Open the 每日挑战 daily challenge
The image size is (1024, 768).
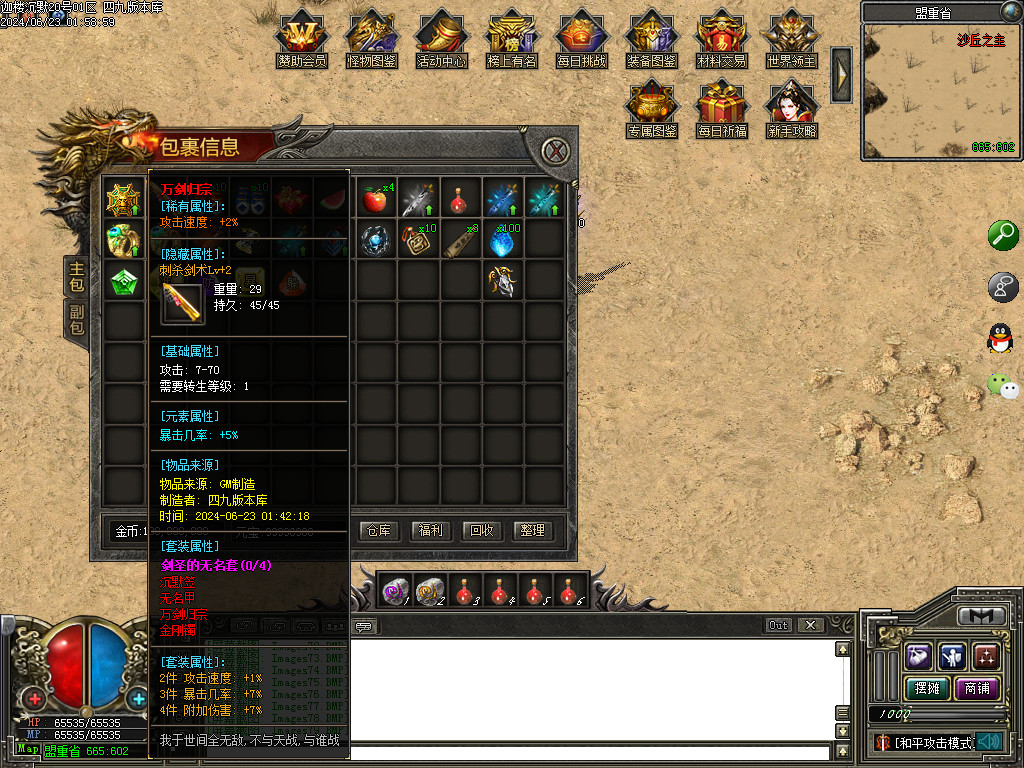tap(582, 40)
